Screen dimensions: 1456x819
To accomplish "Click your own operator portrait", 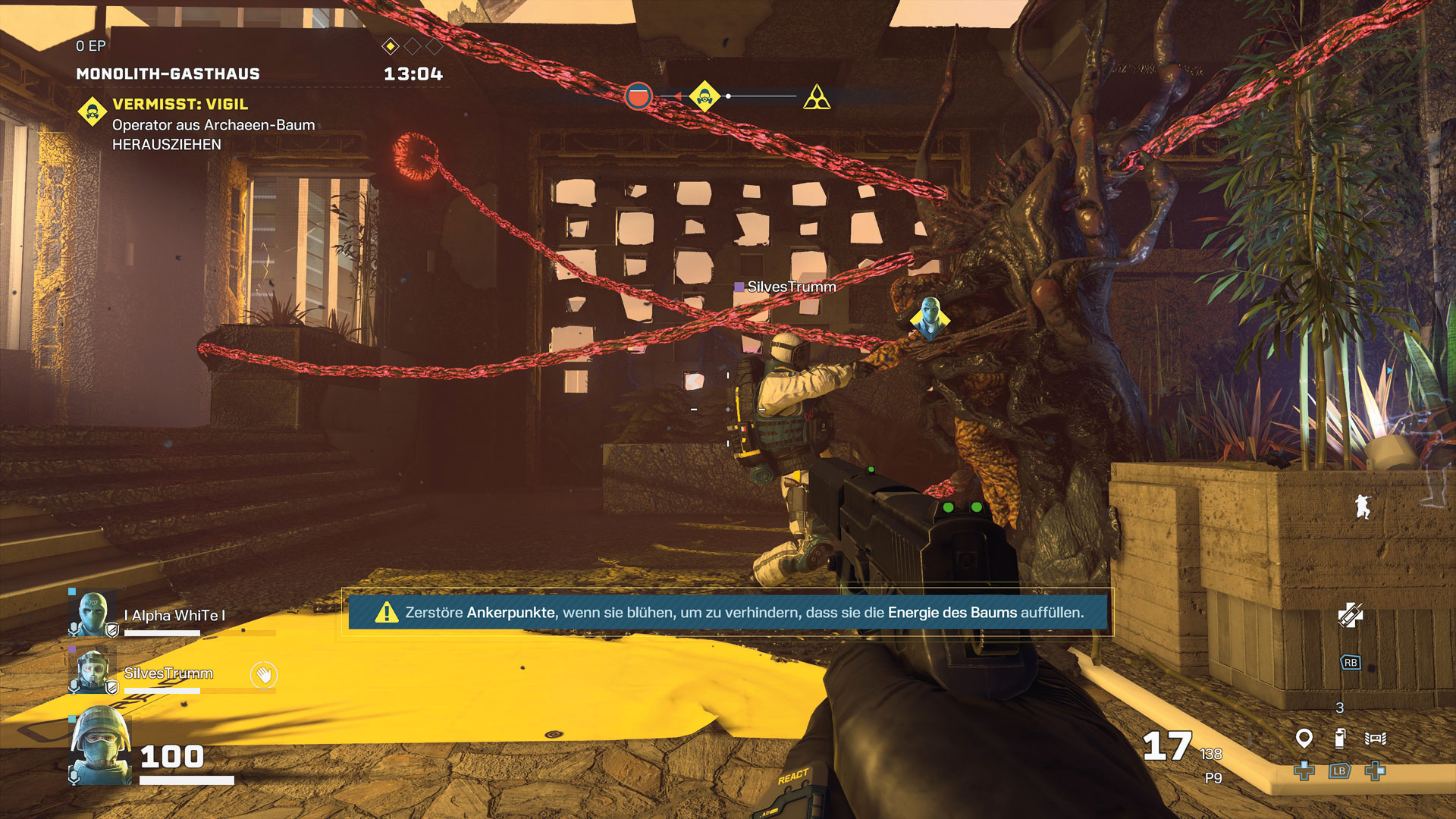I will [x=101, y=745].
